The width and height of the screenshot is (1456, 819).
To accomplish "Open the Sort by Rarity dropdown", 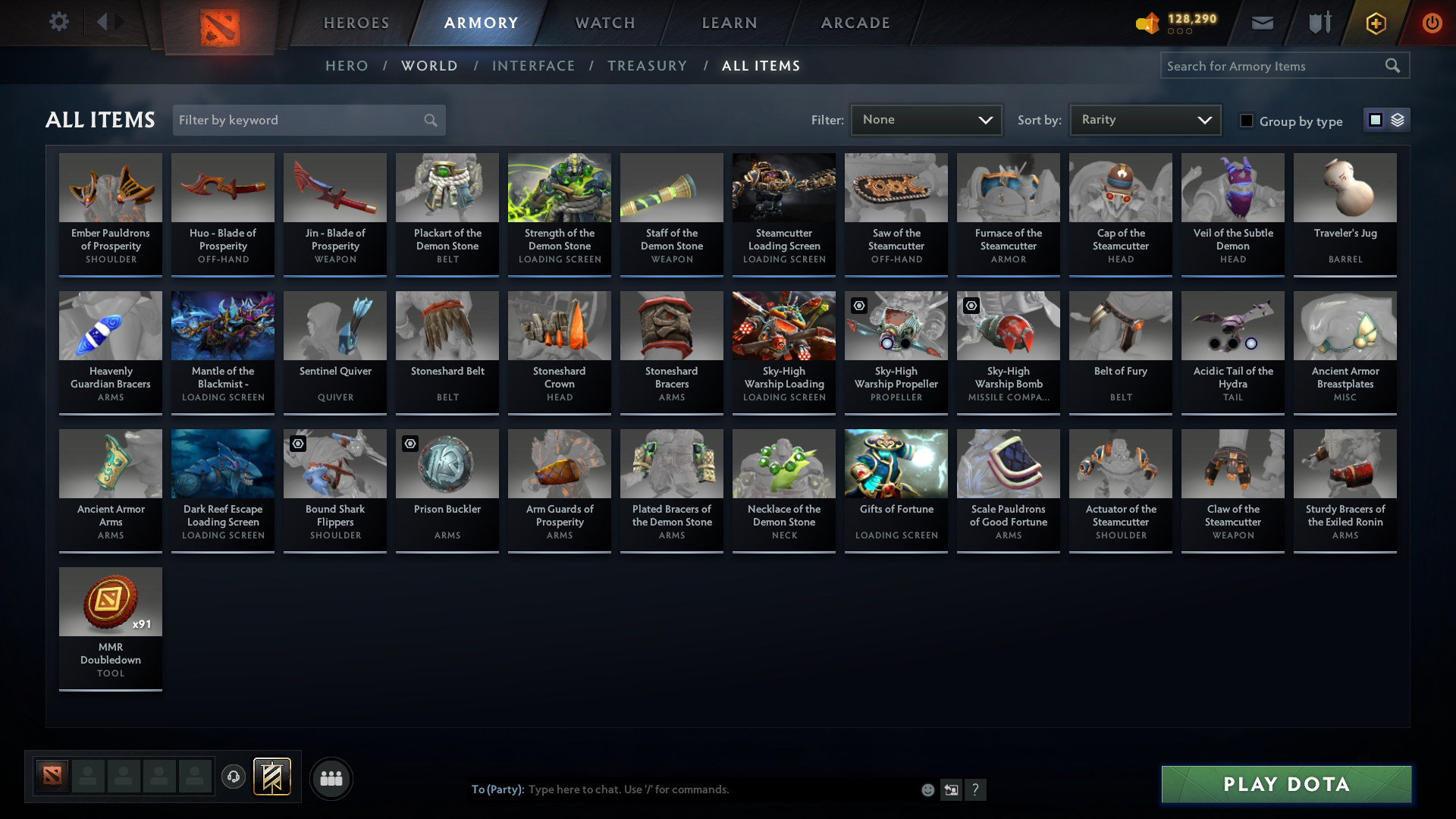I will point(1144,119).
